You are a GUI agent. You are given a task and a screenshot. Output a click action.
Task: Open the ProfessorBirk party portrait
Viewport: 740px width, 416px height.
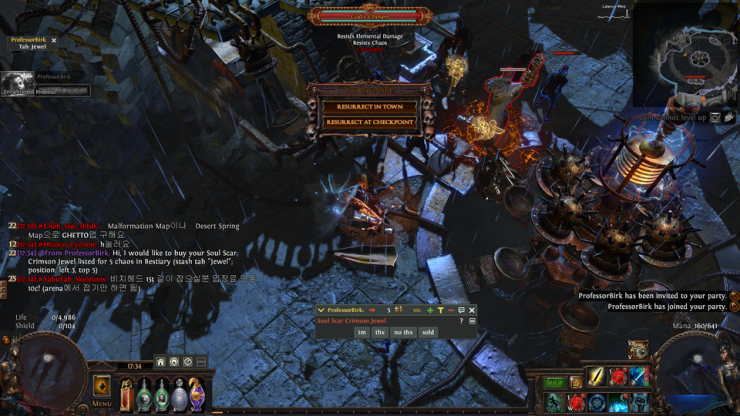(16, 84)
